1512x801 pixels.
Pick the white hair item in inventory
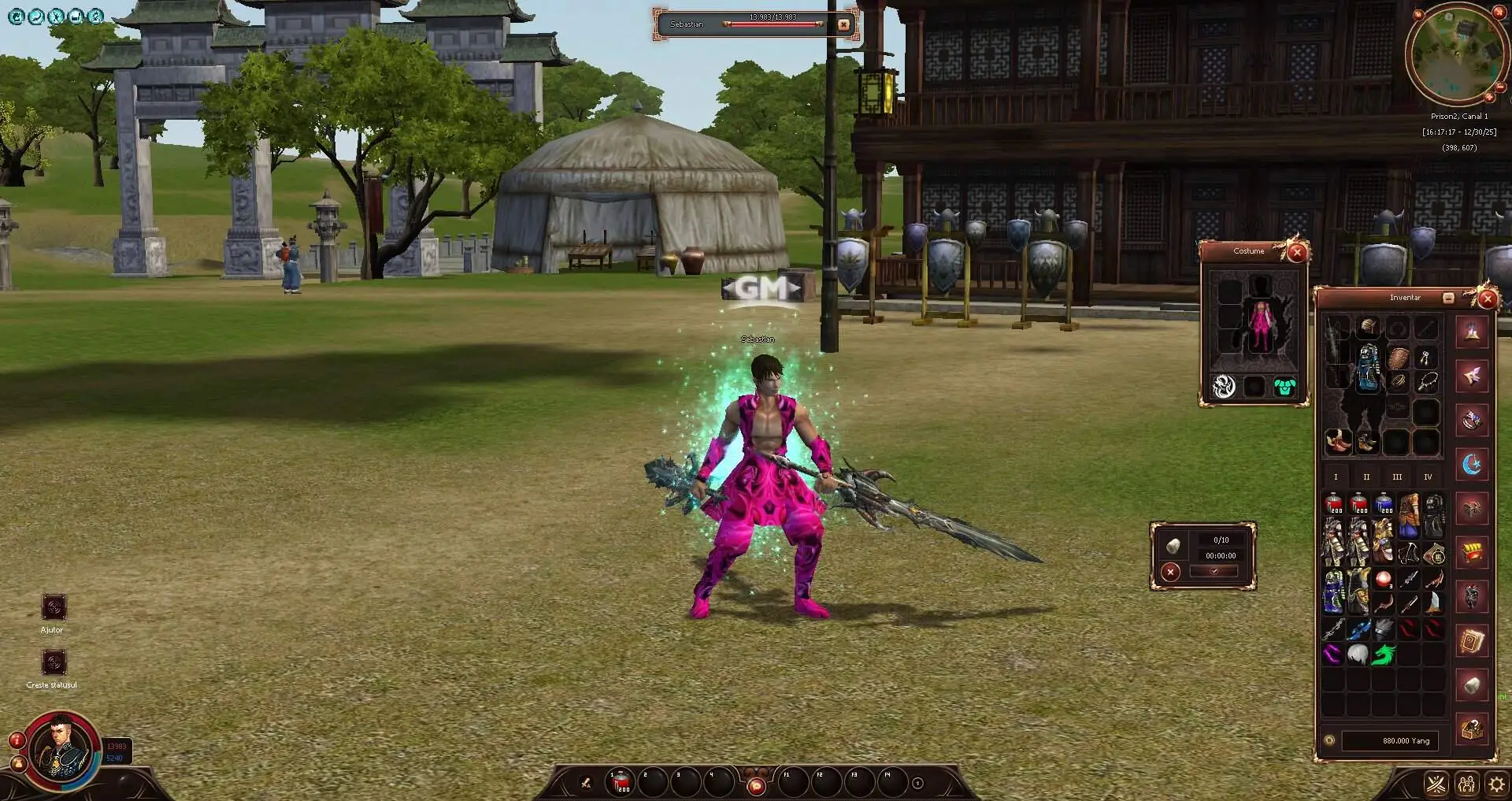point(1358,655)
